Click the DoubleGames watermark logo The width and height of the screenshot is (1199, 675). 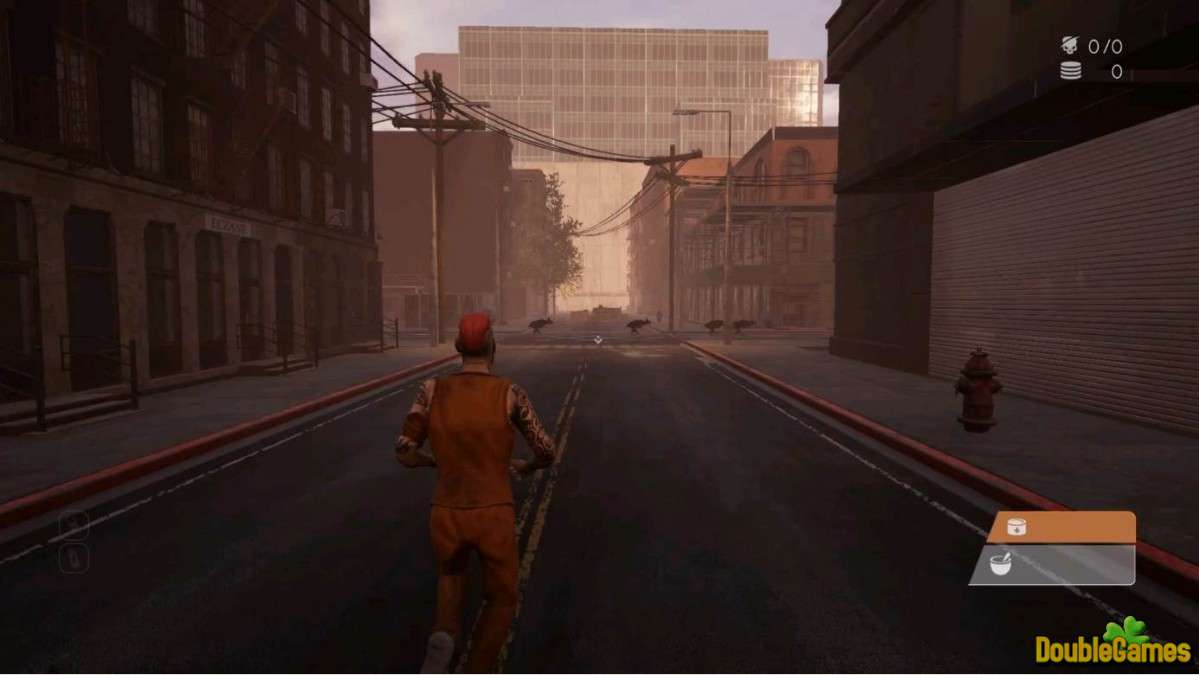[x=1114, y=643]
